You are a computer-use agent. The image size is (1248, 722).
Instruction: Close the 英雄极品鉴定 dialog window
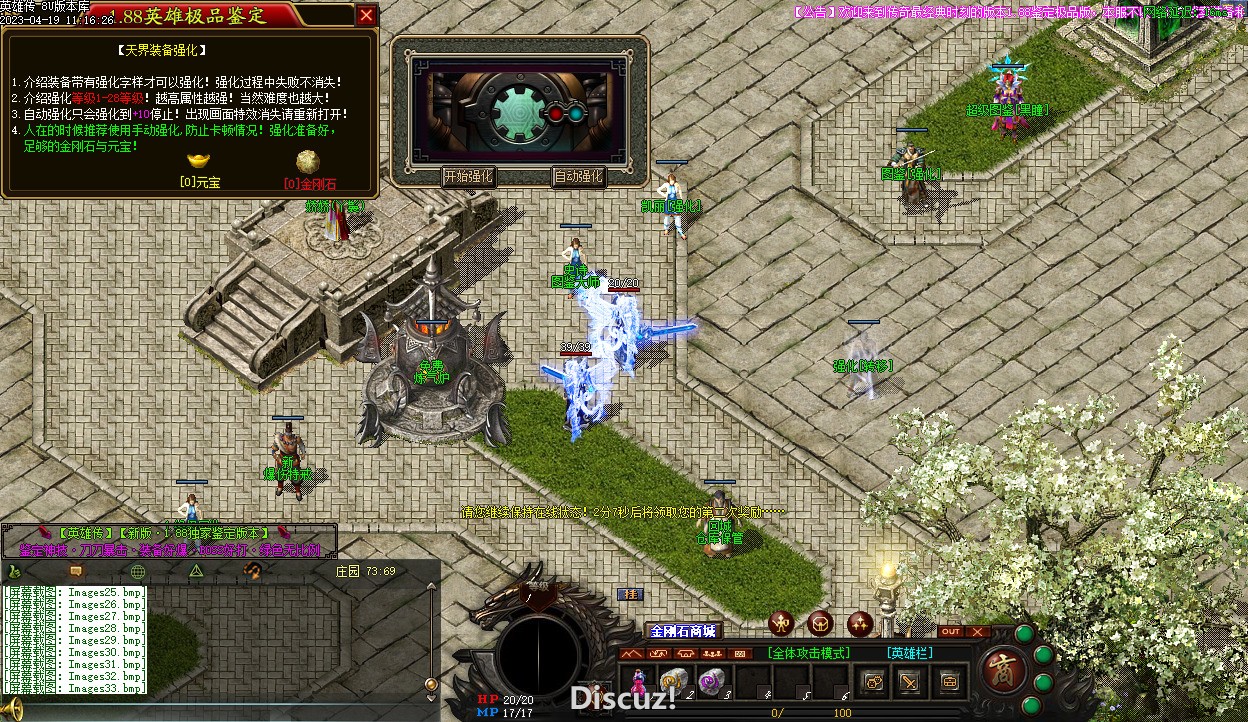coord(367,15)
